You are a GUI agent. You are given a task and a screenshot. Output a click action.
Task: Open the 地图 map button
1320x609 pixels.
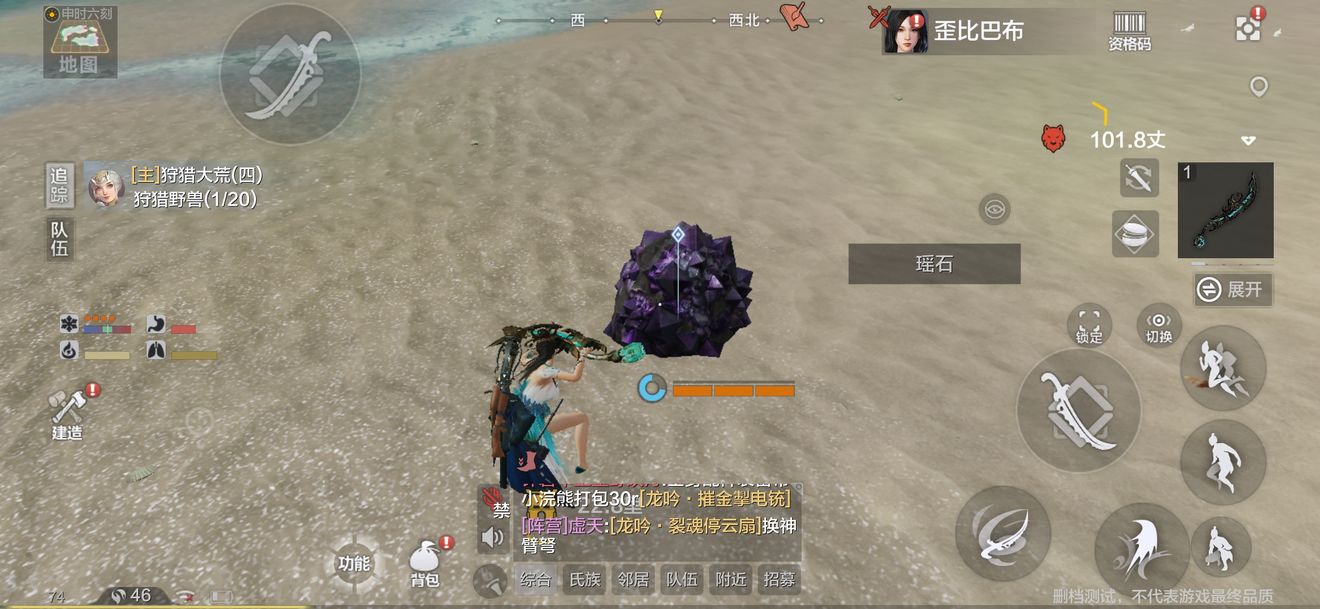(79, 43)
